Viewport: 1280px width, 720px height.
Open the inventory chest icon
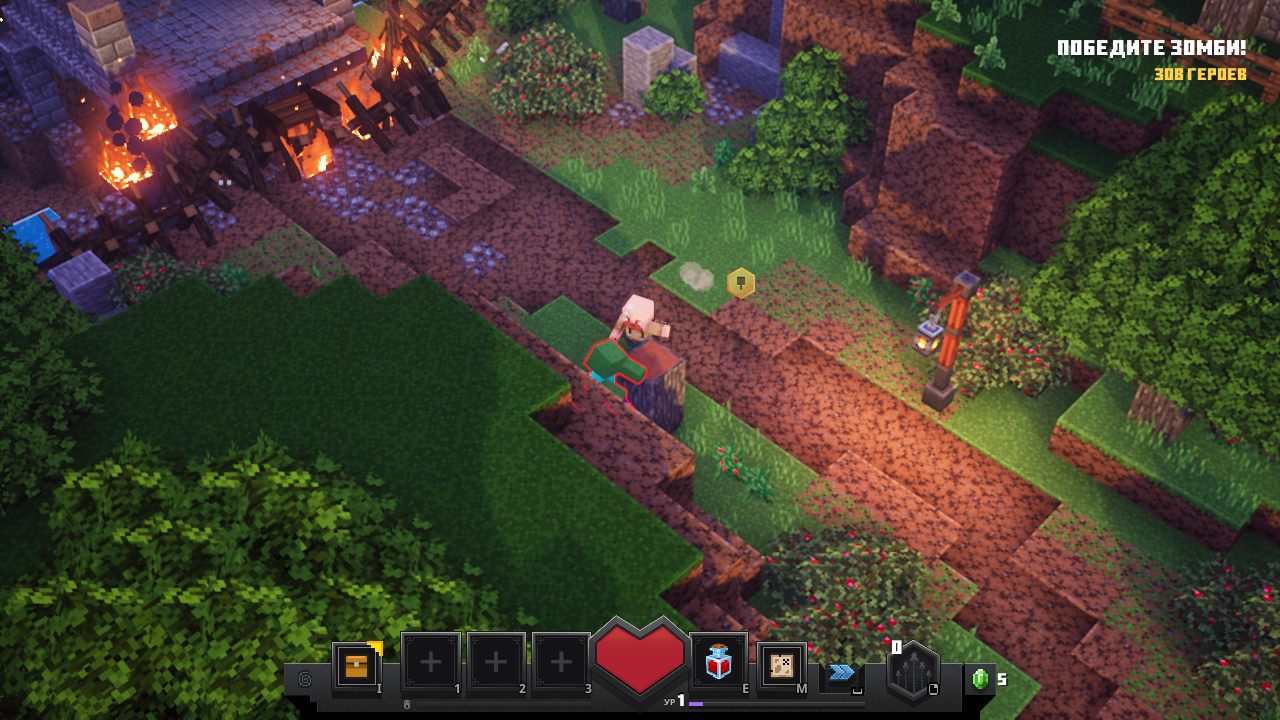coord(356,665)
